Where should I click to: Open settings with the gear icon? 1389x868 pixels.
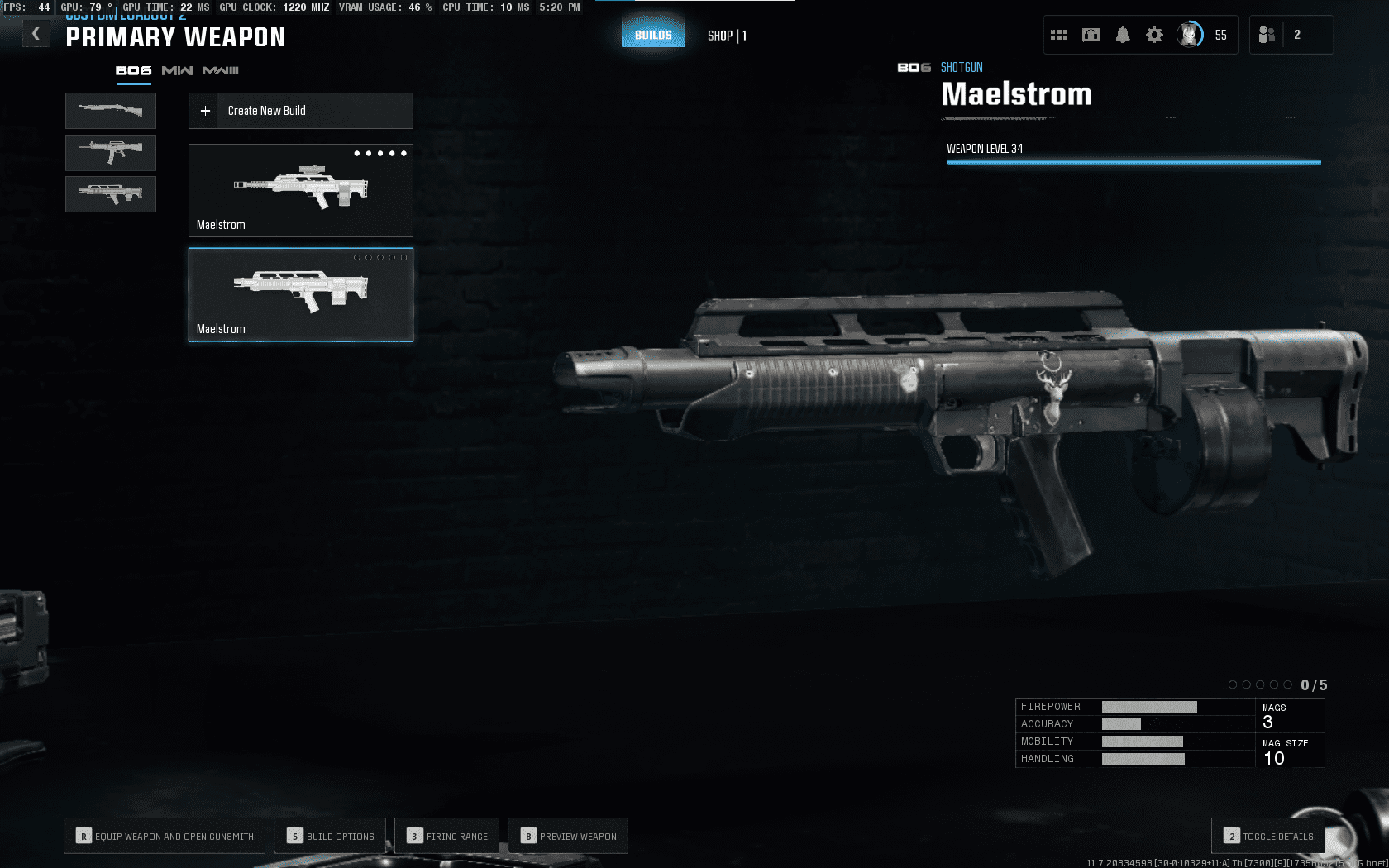(1154, 35)
